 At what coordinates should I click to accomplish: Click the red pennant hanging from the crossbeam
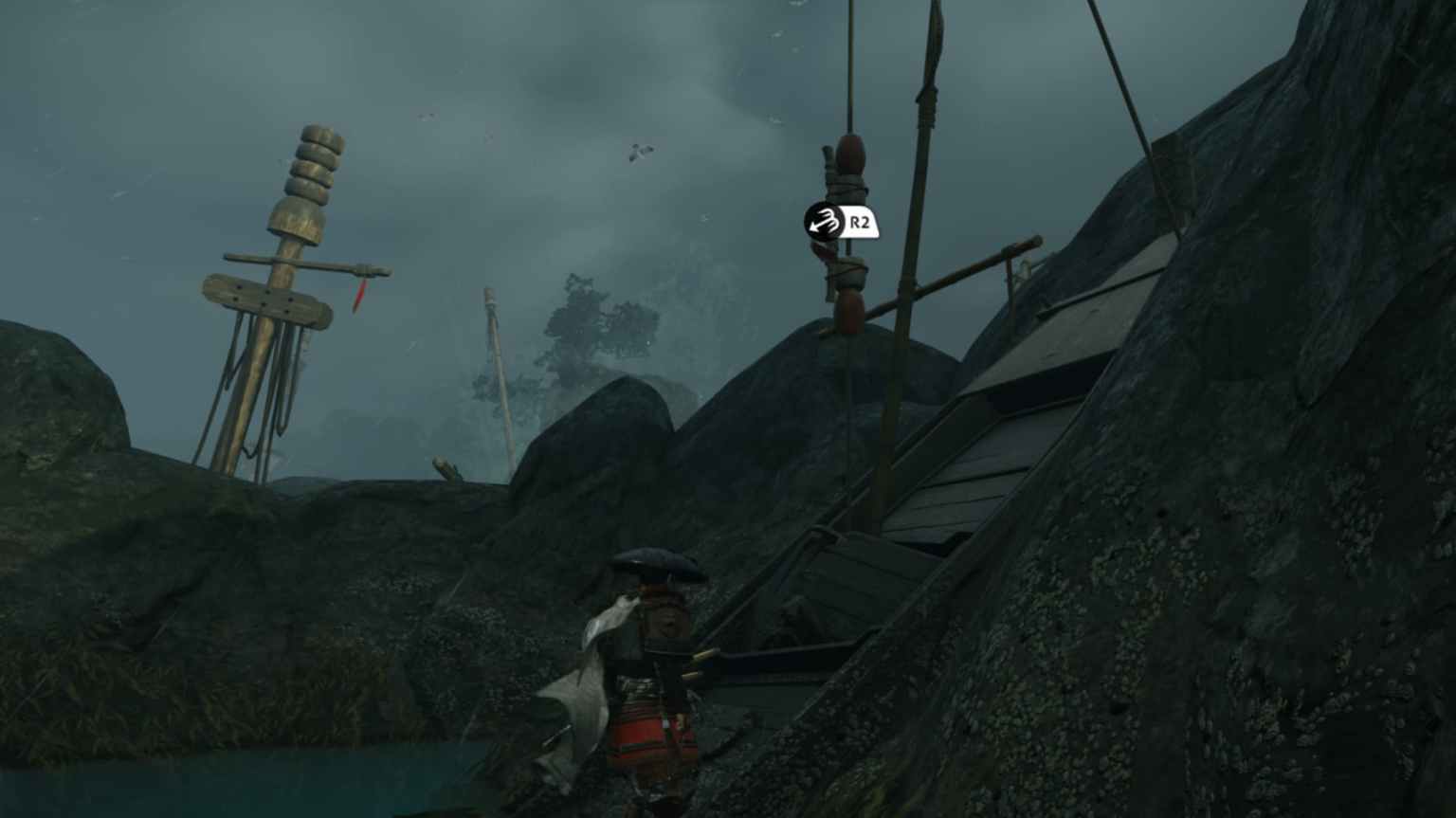click(358, 294)
